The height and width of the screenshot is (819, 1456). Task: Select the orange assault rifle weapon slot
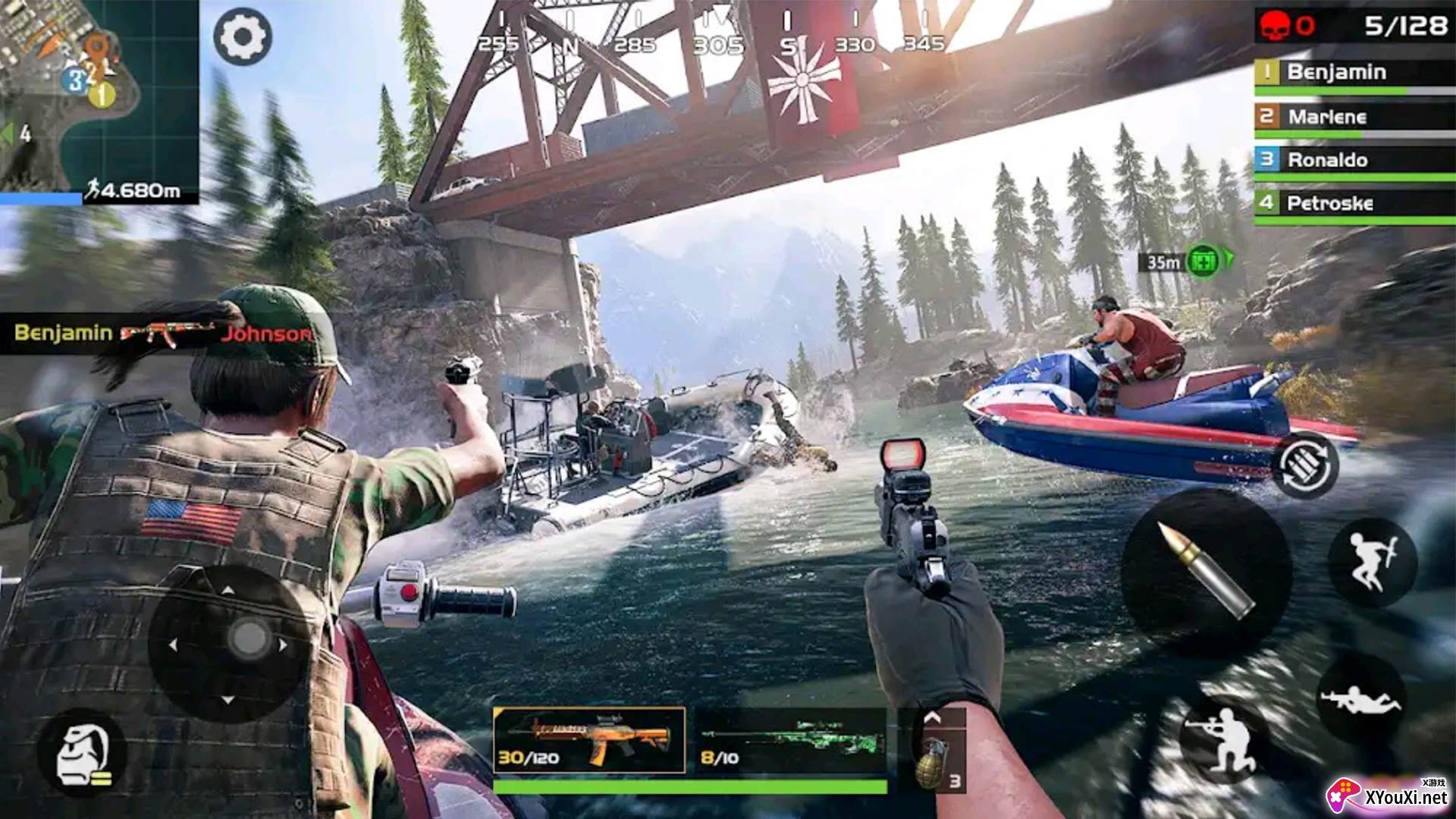[589, 740]
